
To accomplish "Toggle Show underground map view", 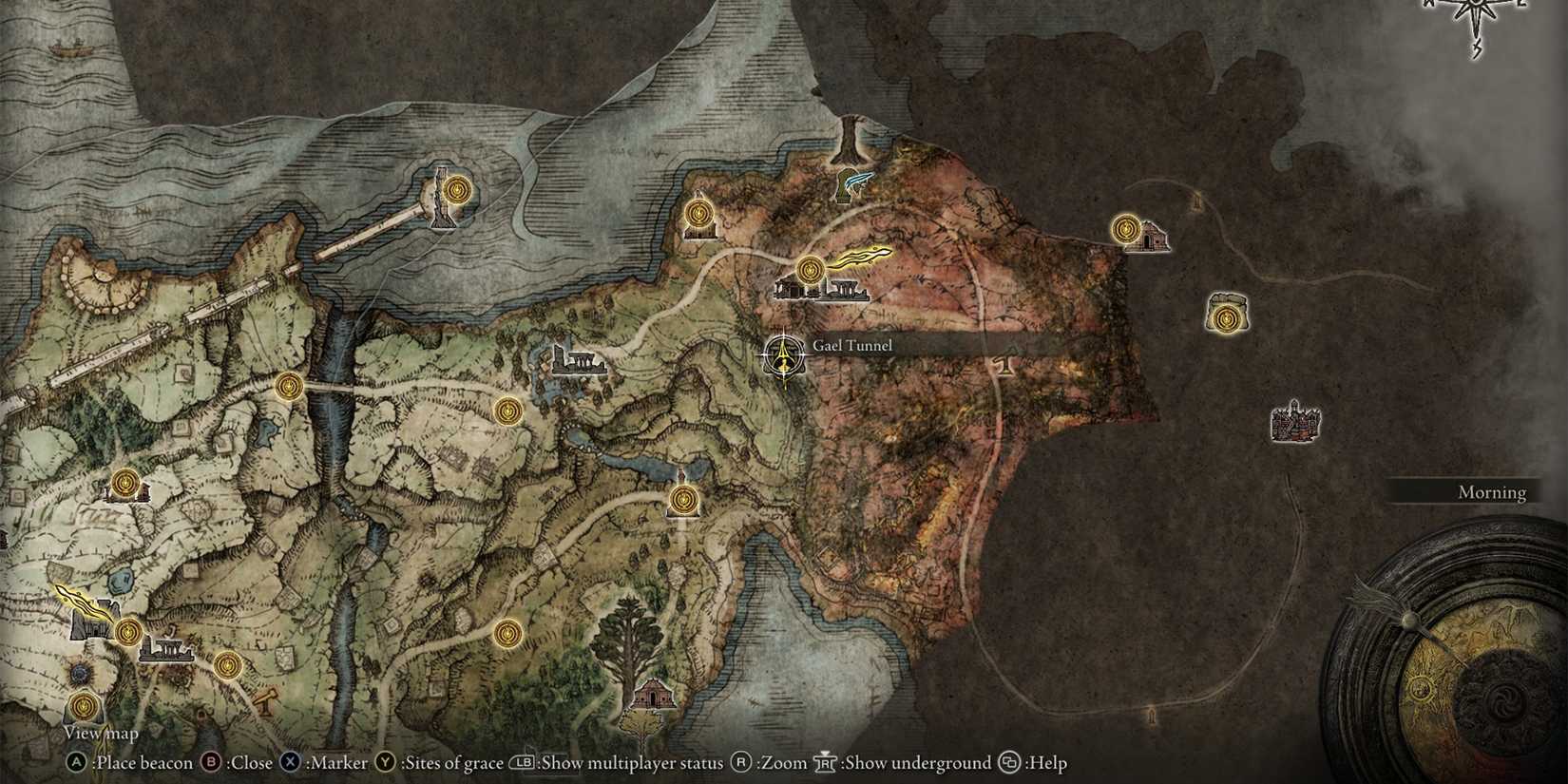I will (x=824, y=762).
